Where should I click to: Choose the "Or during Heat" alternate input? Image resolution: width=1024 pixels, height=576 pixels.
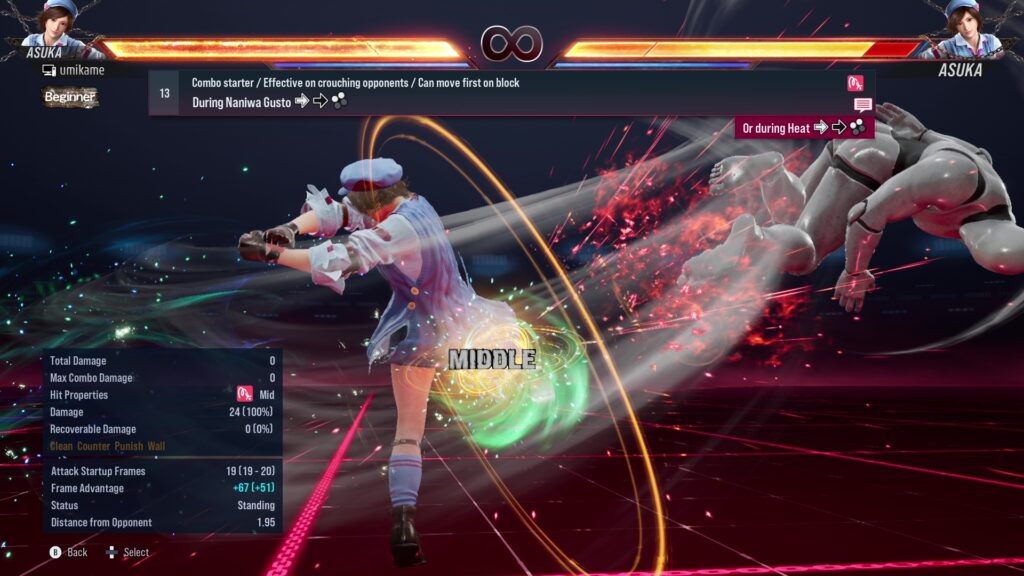pos(804,127)
